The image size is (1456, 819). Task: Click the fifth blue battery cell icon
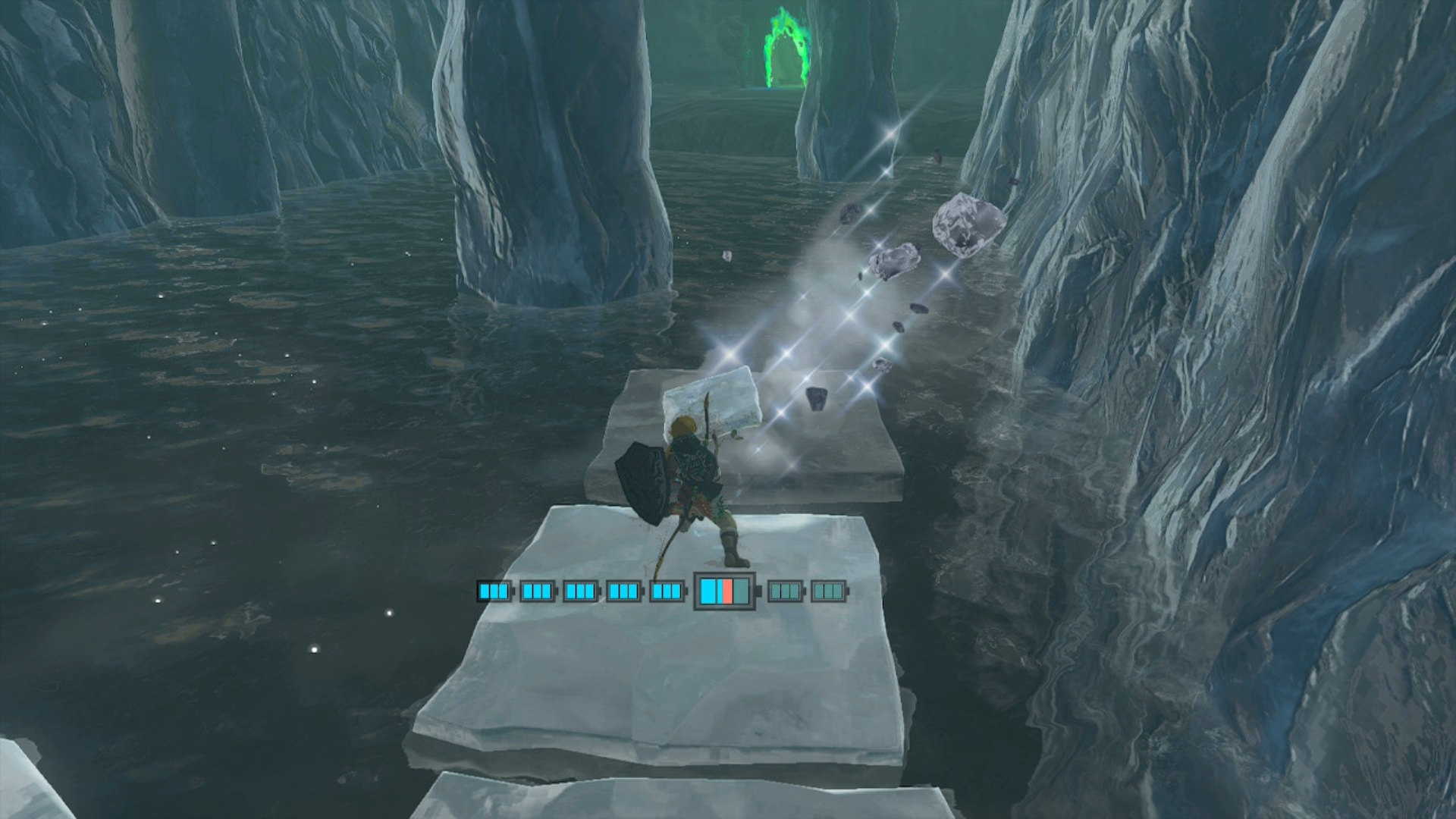[x=667, y=591]
